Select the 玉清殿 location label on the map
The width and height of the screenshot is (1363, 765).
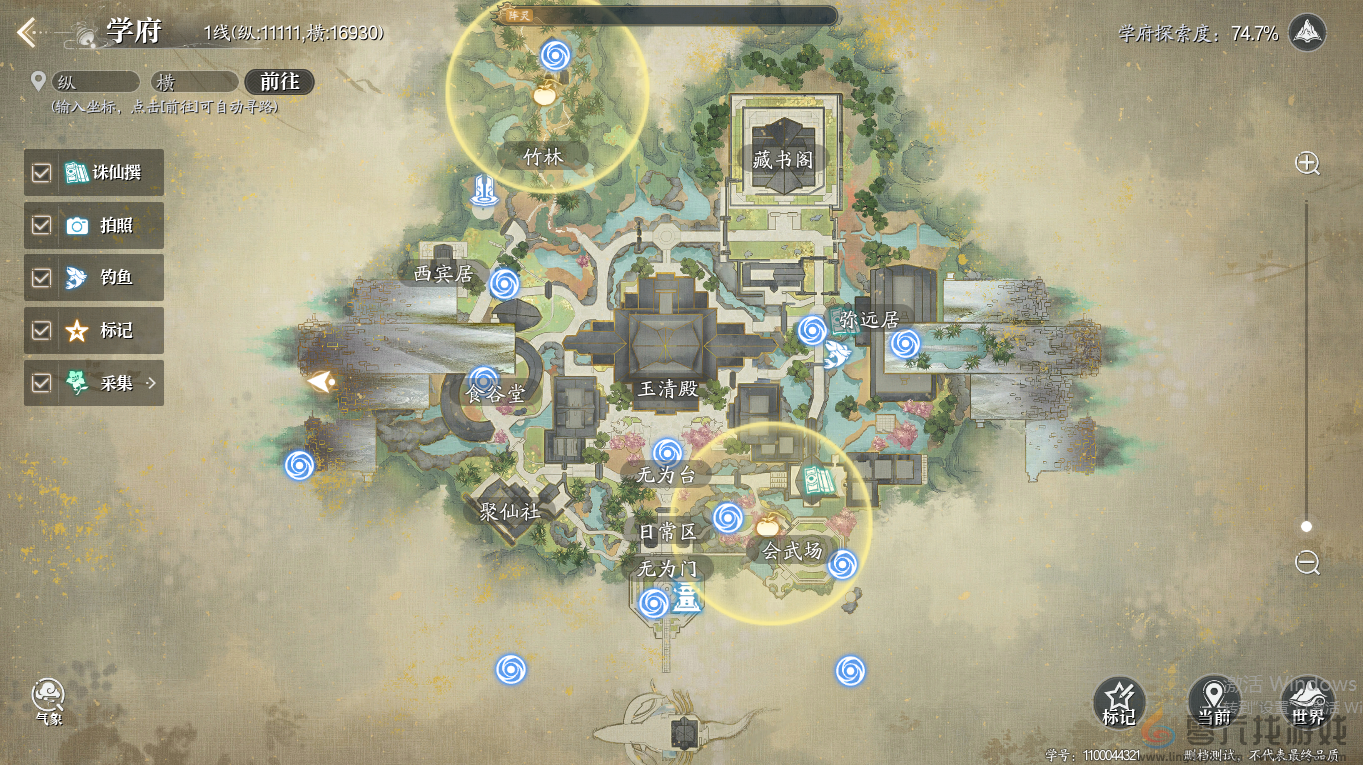click(668, 389)
